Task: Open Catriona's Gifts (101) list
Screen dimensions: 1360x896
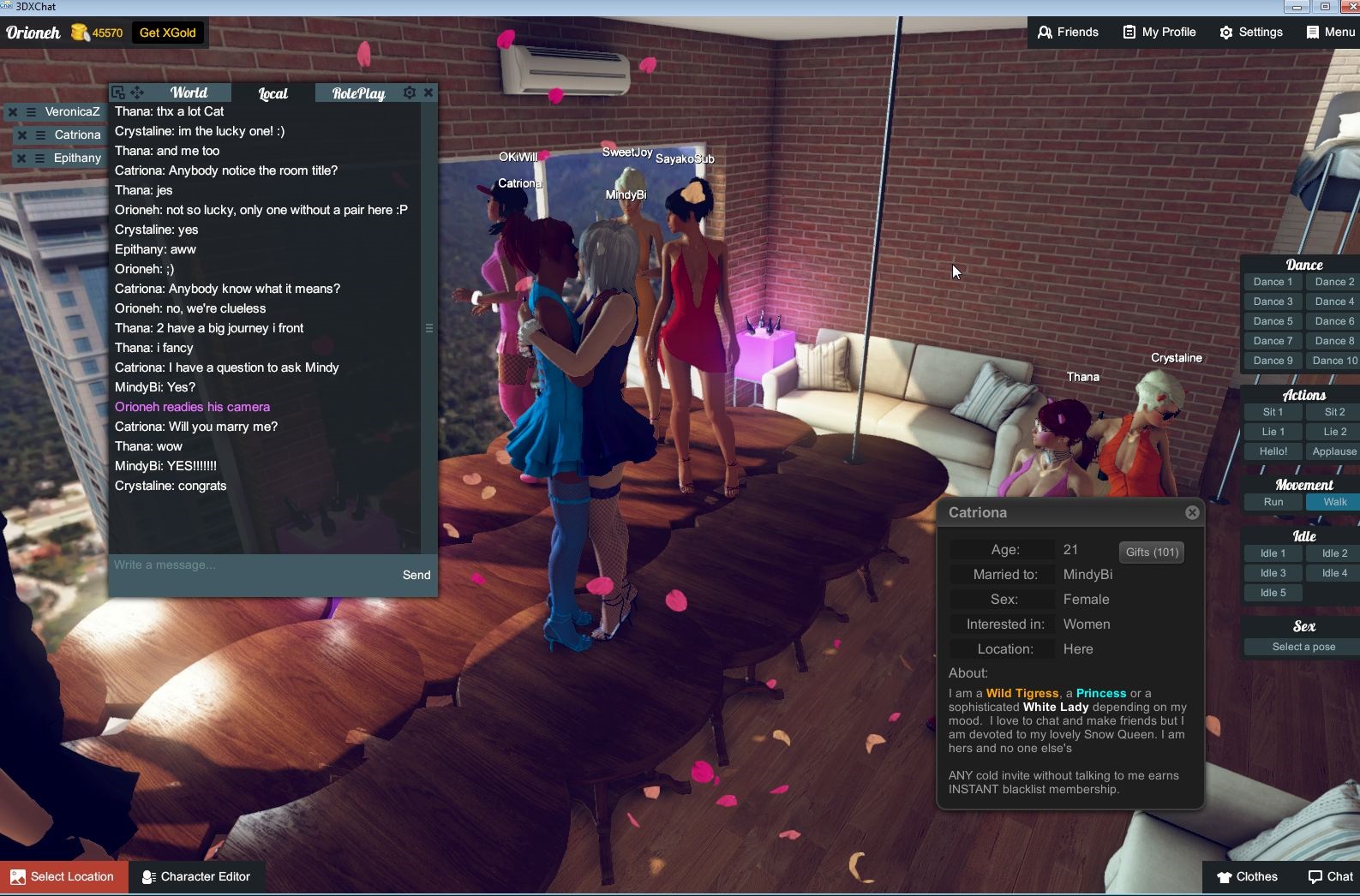Action: click(x=1151, y=552)
